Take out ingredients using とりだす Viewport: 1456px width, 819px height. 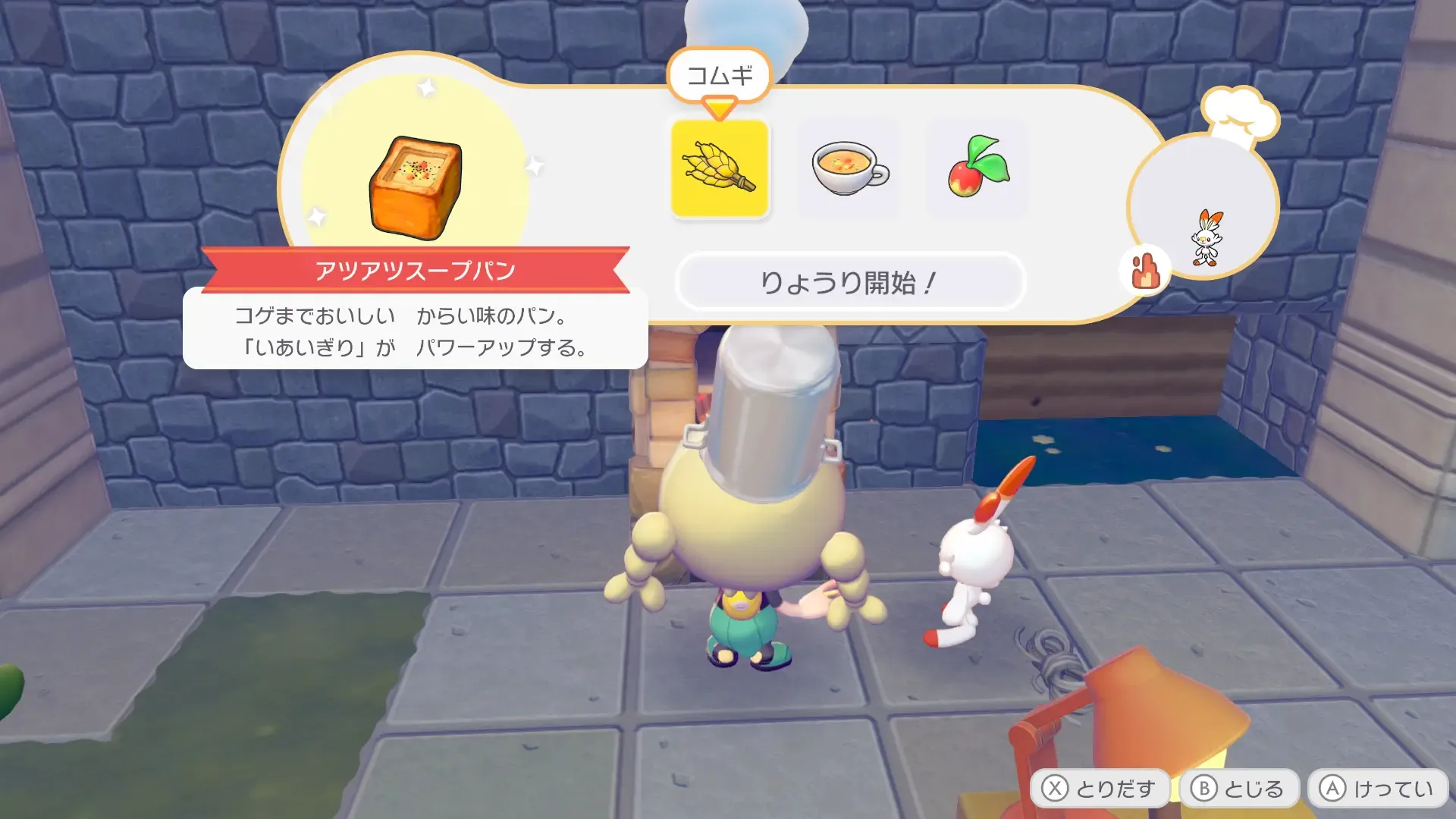pyautogui.click(x=1100, y=787)
